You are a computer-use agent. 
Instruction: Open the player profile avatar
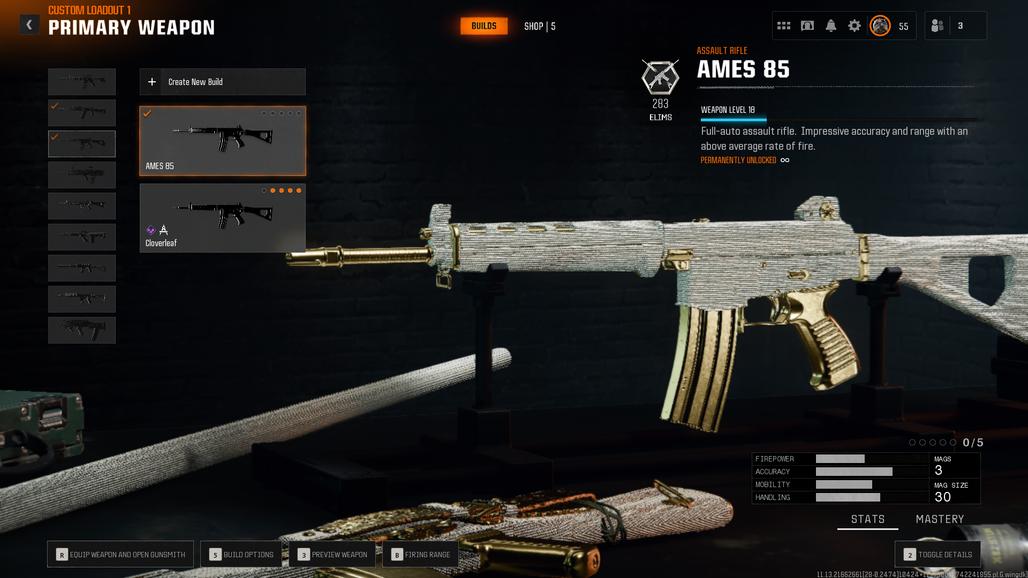pos(880,26)
